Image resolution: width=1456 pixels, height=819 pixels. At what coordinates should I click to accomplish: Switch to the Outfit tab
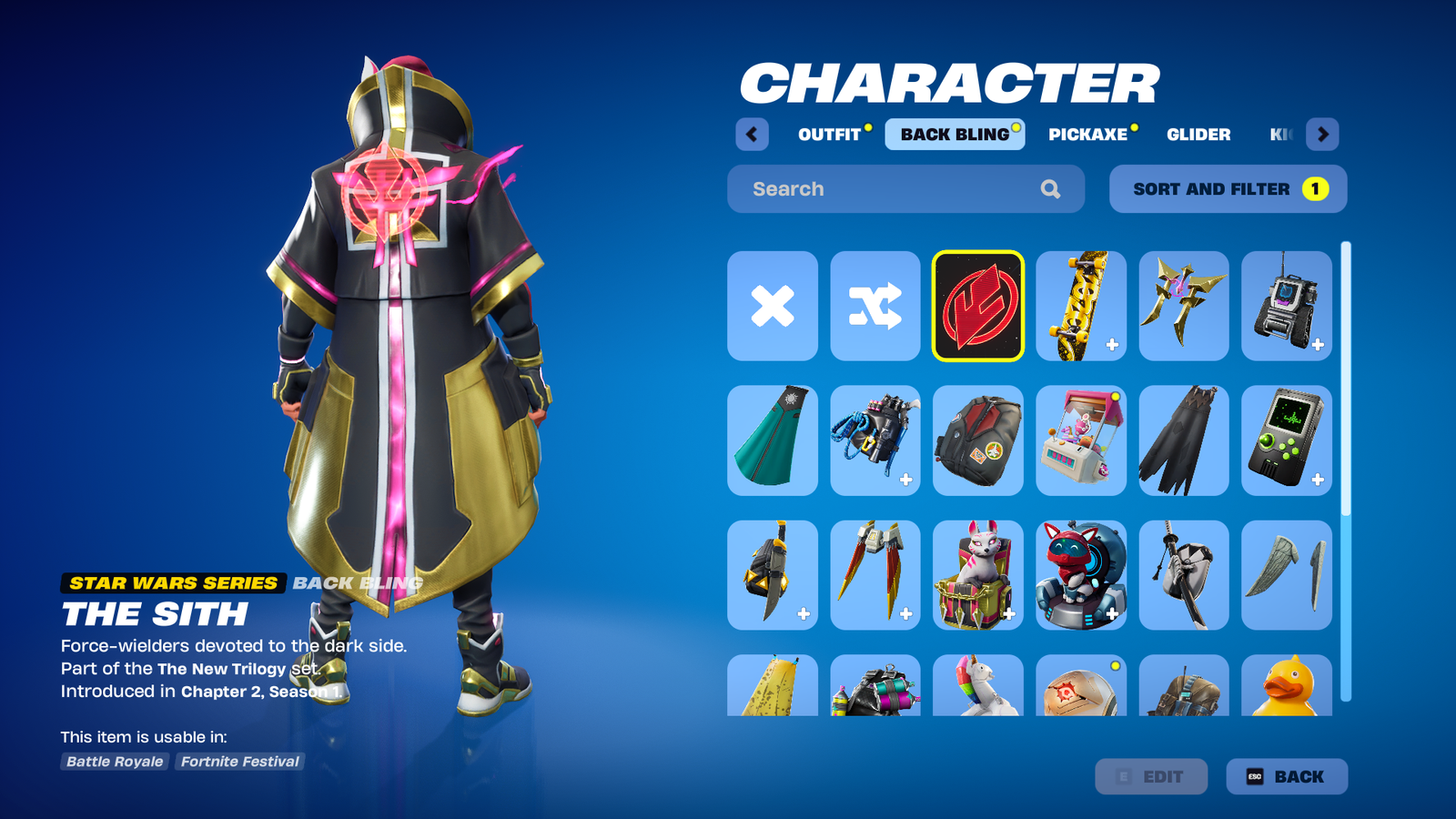tap(829, 135)
